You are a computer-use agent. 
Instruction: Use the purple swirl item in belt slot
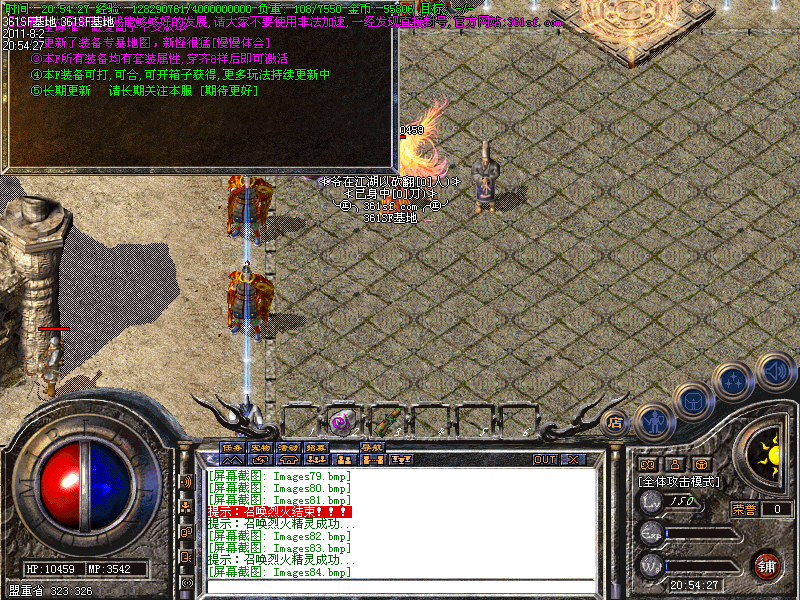(x=342, y=421)
